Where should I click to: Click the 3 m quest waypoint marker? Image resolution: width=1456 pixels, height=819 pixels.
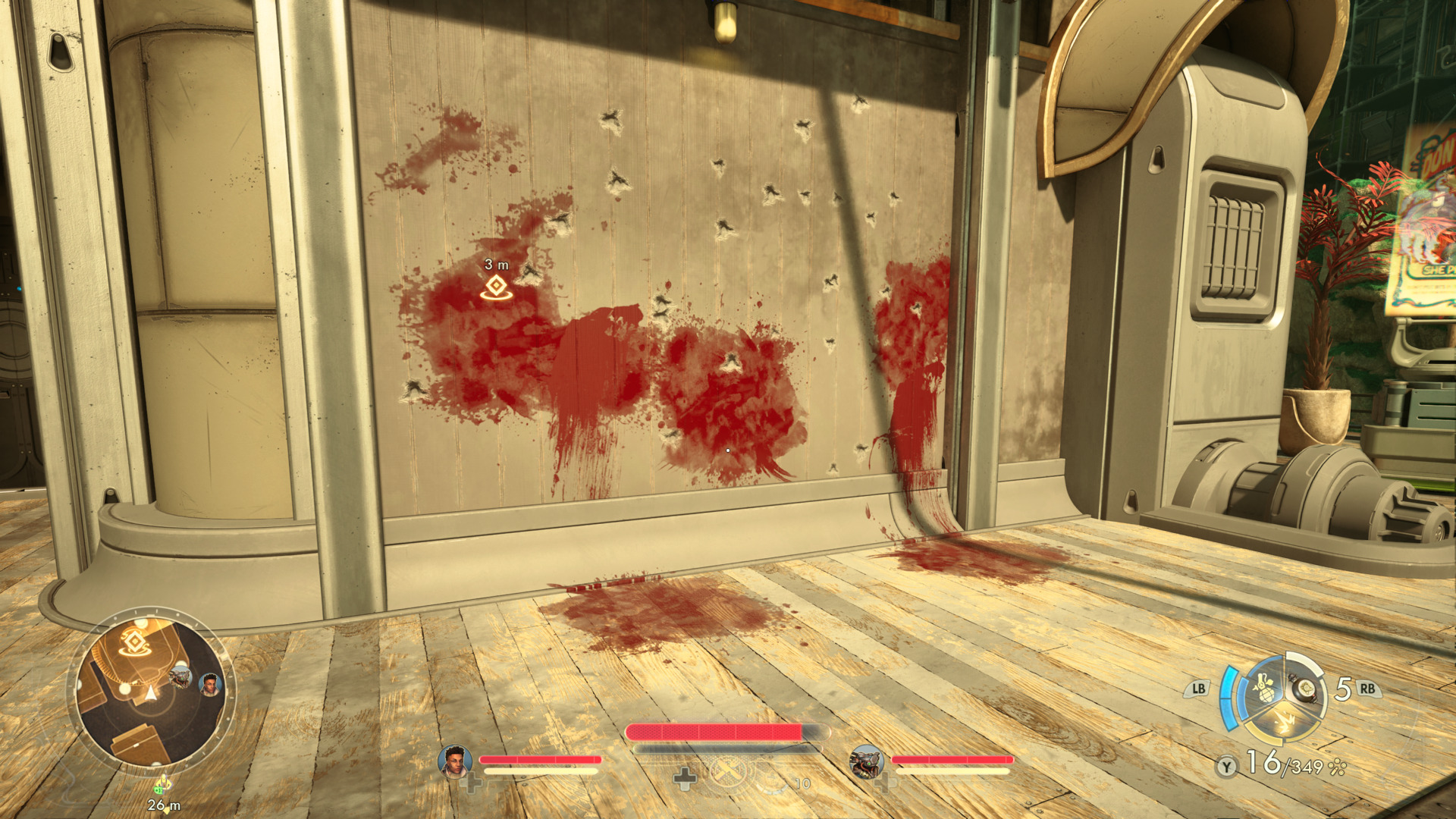[x=497, y=287]
